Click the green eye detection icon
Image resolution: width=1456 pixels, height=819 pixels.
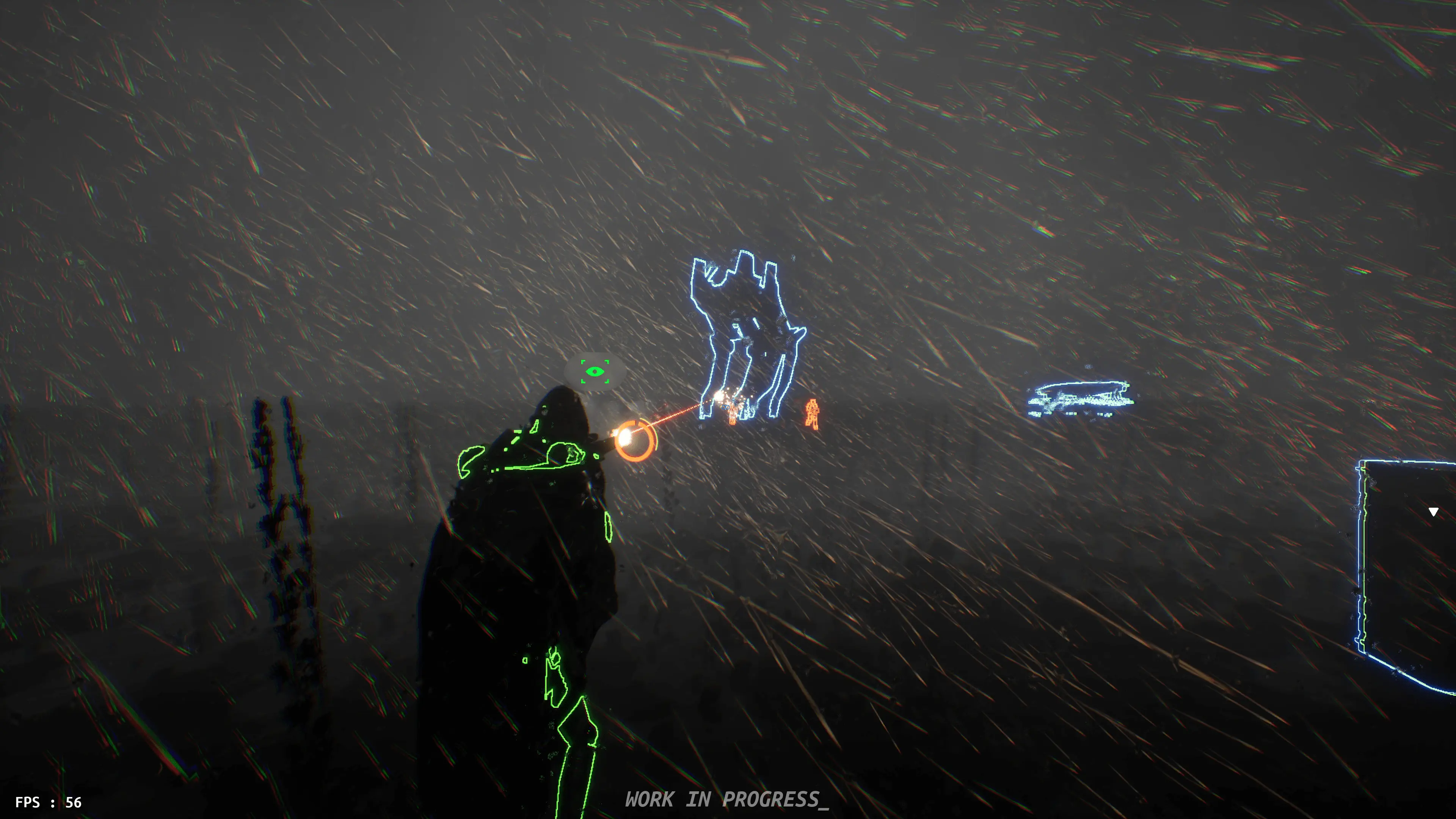pos(595,372)
